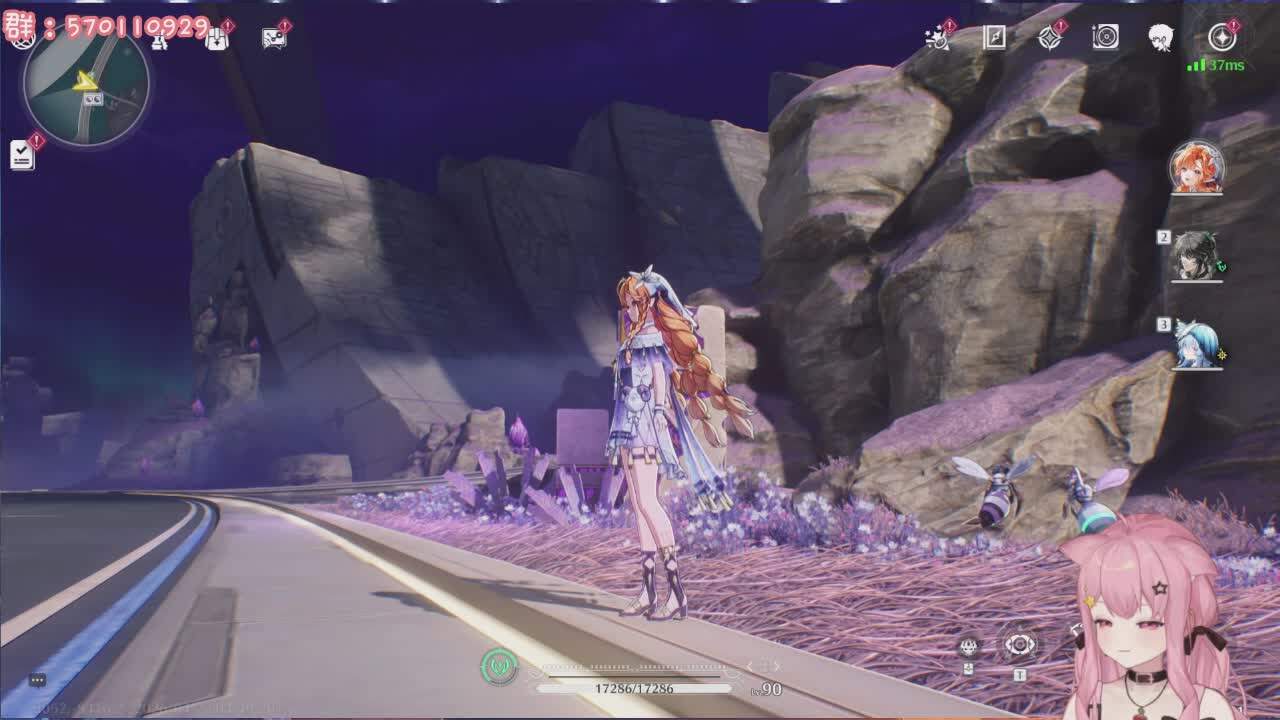Select the orange-haired active character portrait
The image size is (1280, 720).
click(1197, 167)
